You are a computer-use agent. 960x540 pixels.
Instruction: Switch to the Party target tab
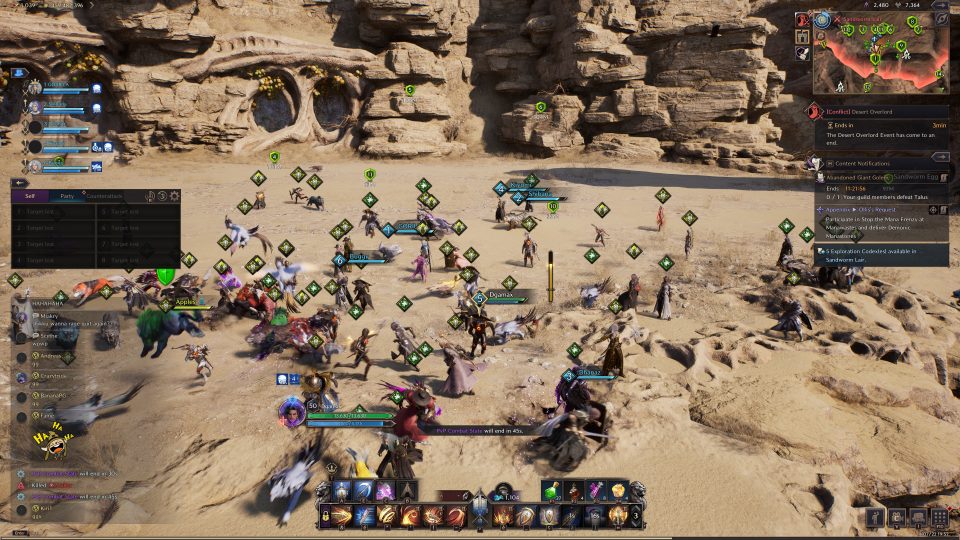(66, 196)
